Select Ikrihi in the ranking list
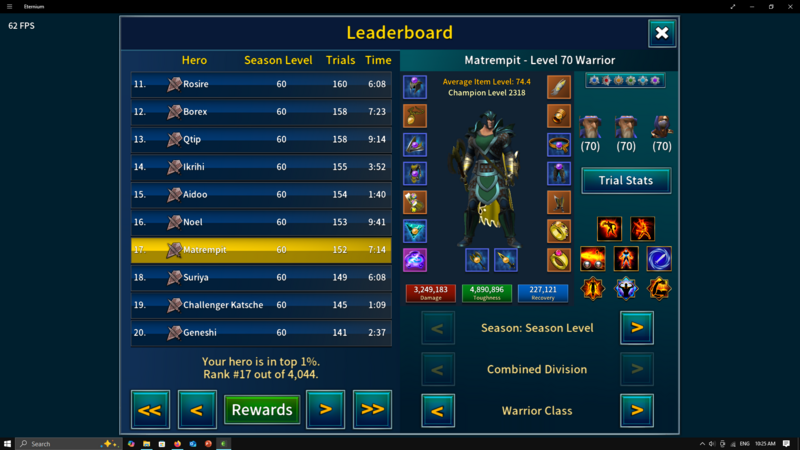This screenshot has width=800, height=450. point(261,167)
